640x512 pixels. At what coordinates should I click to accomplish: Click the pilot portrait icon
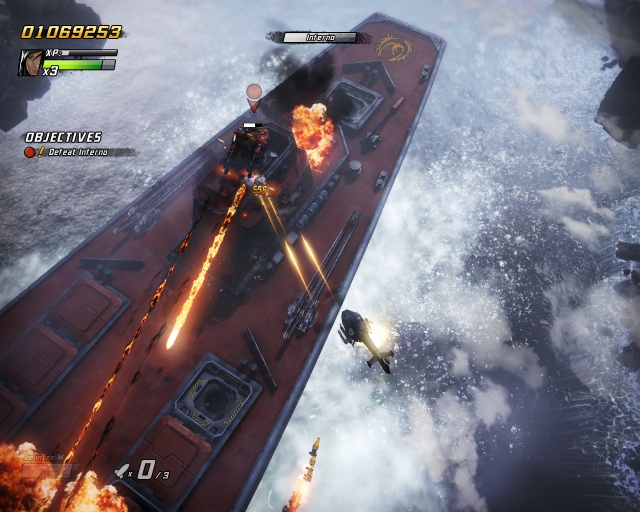point(30,63)
